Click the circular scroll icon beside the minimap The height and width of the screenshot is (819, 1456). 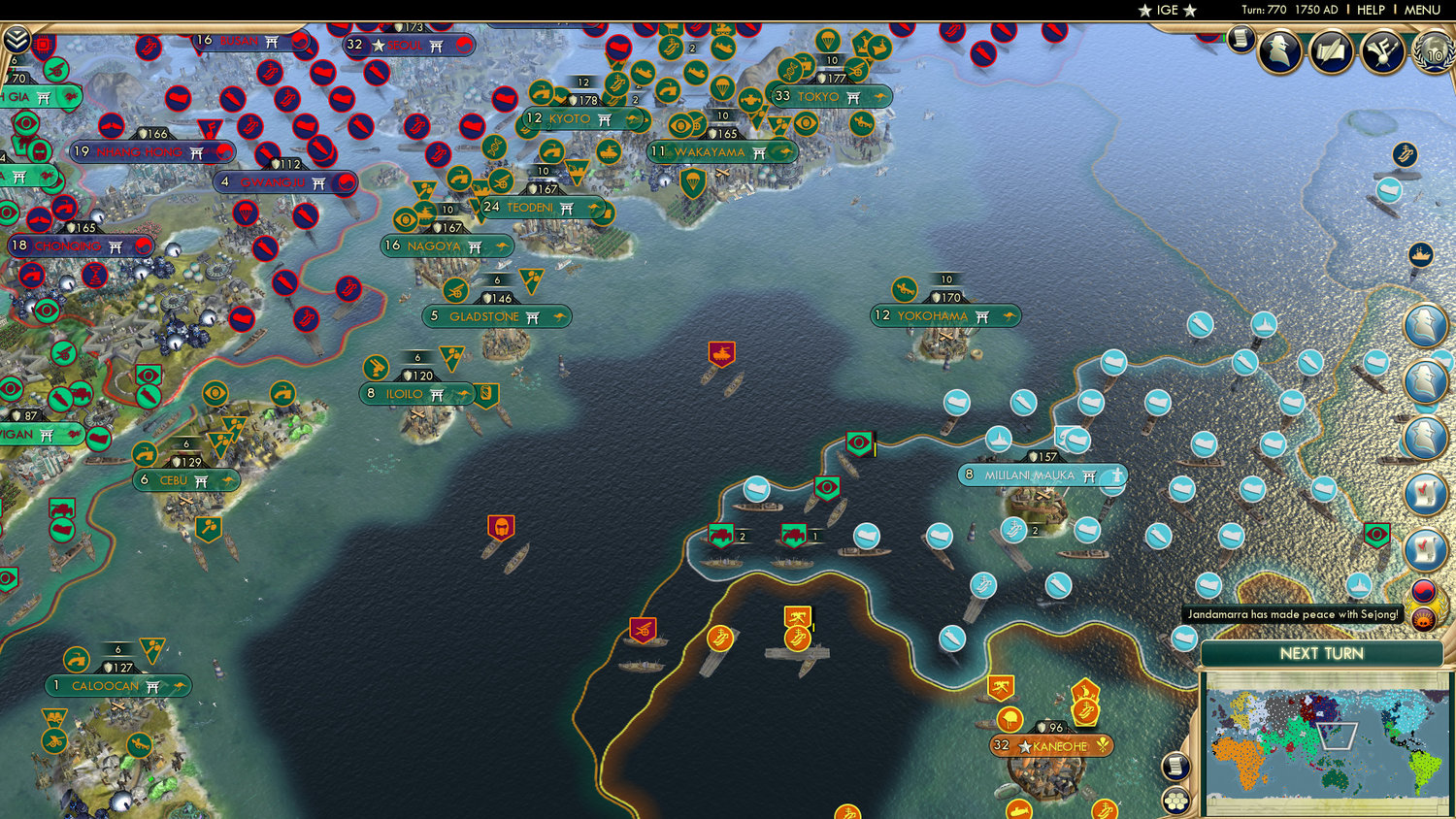[1175, 767]
